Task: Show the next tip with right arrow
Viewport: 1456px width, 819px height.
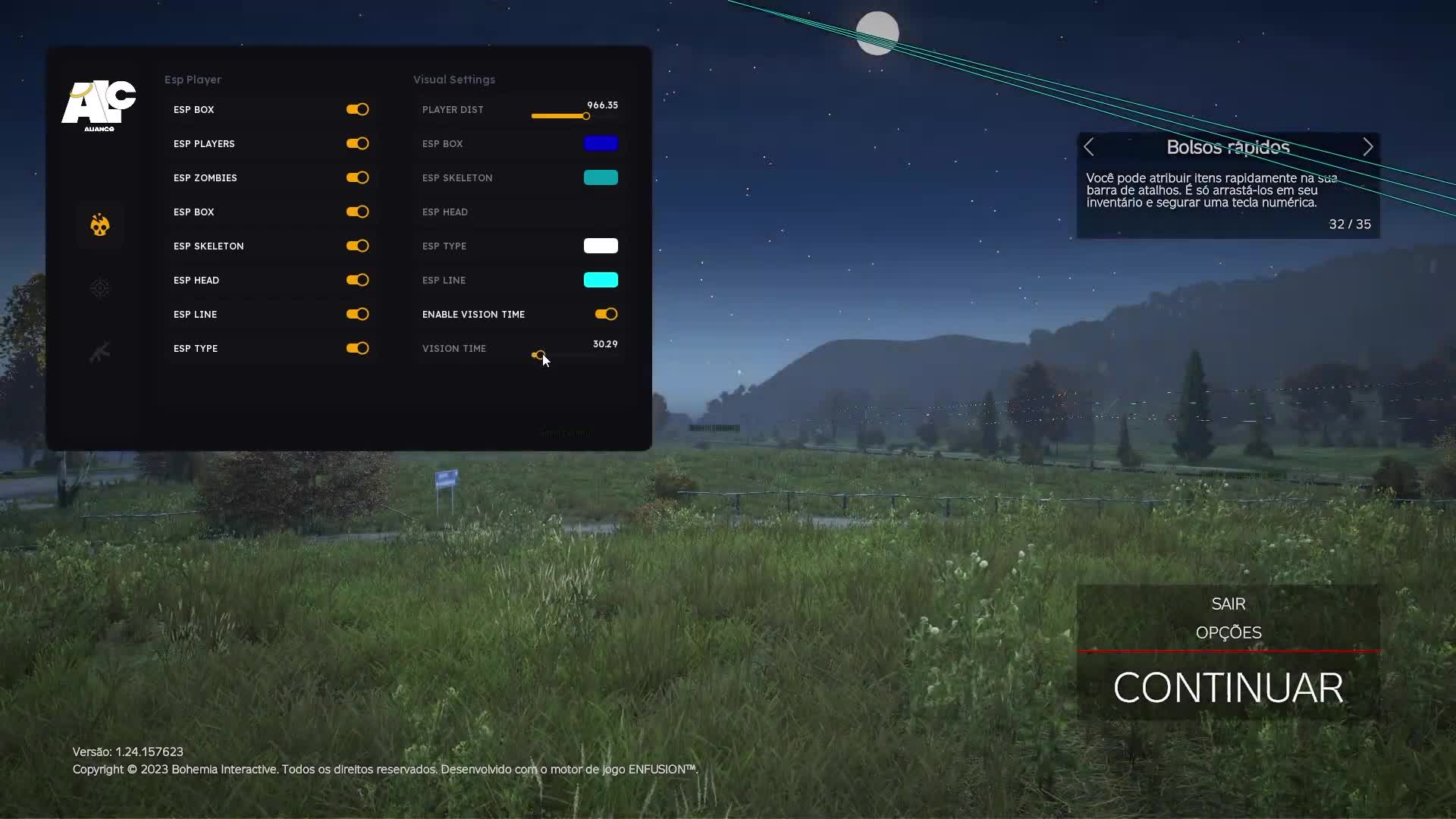Action: point(1367,147)
